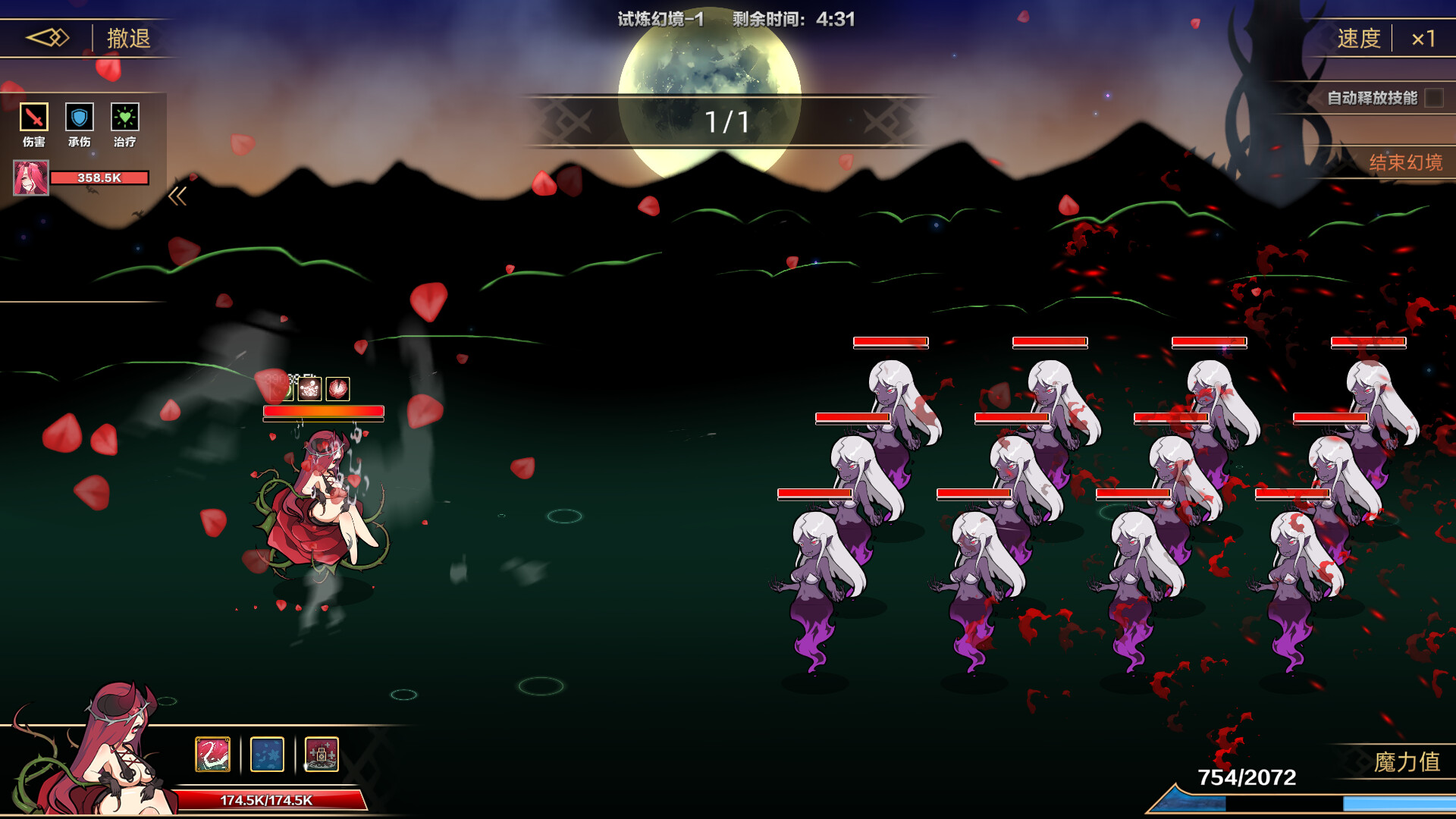Click the glowing buff icon above the heroine
This screenshot has height=819, width=1456.
pyautogui.click(x=309, y=389)
